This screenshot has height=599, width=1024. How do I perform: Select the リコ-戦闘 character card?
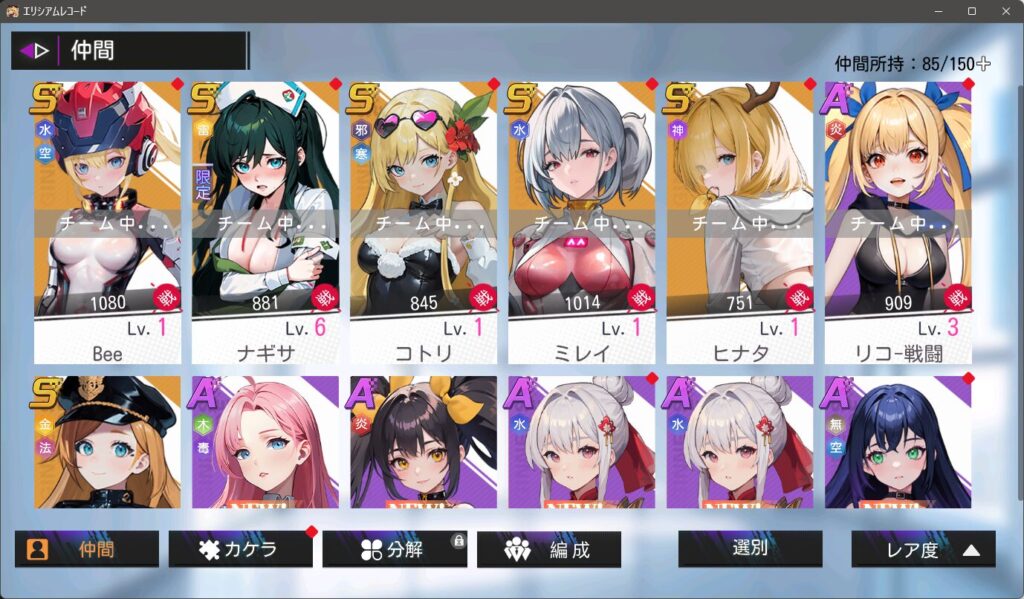[x=897, y=222]
